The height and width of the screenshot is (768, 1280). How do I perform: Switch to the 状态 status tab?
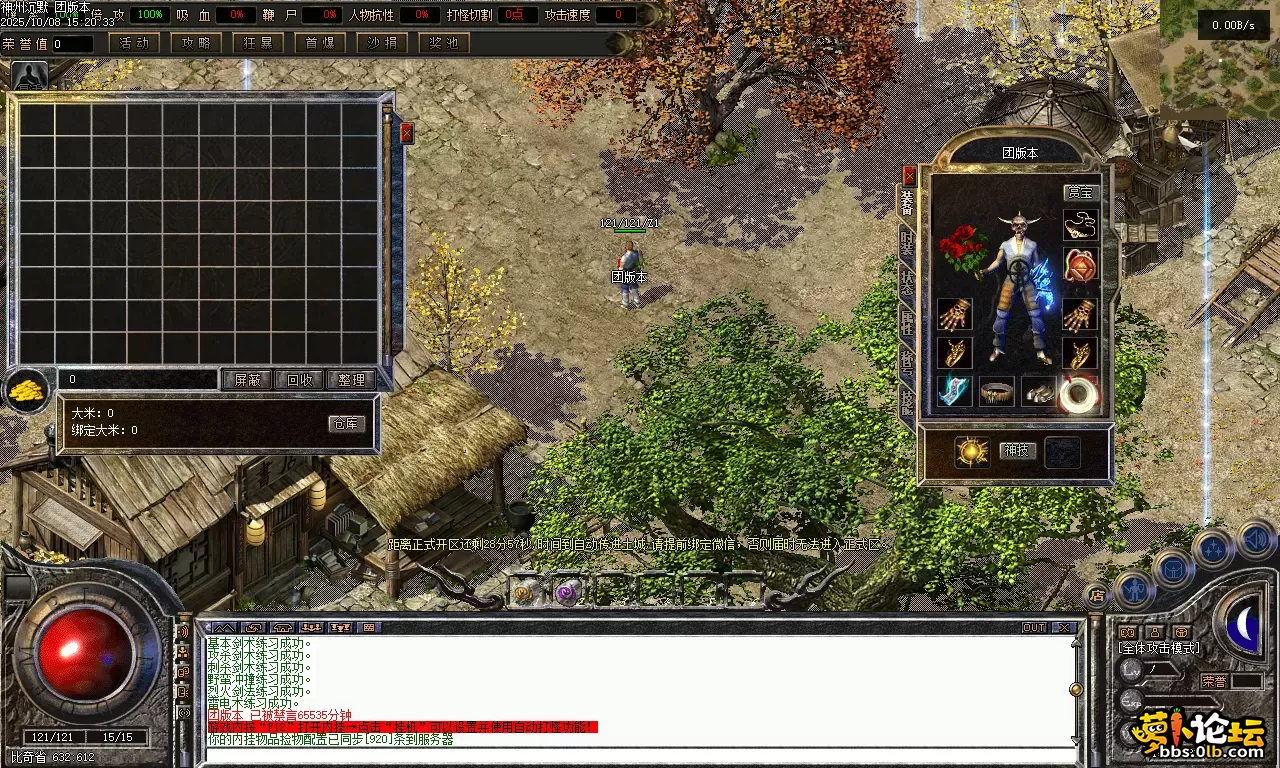pos(907,283)
